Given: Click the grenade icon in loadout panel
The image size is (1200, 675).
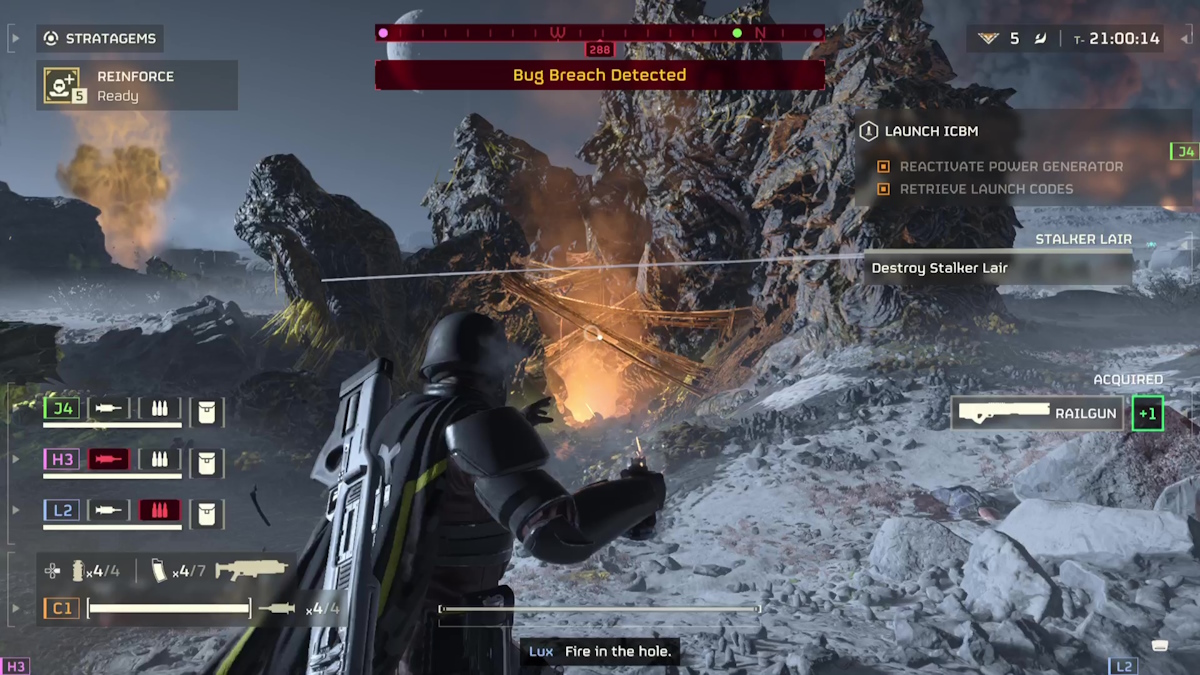Looking at the screenshot, I should pos(79,571).
